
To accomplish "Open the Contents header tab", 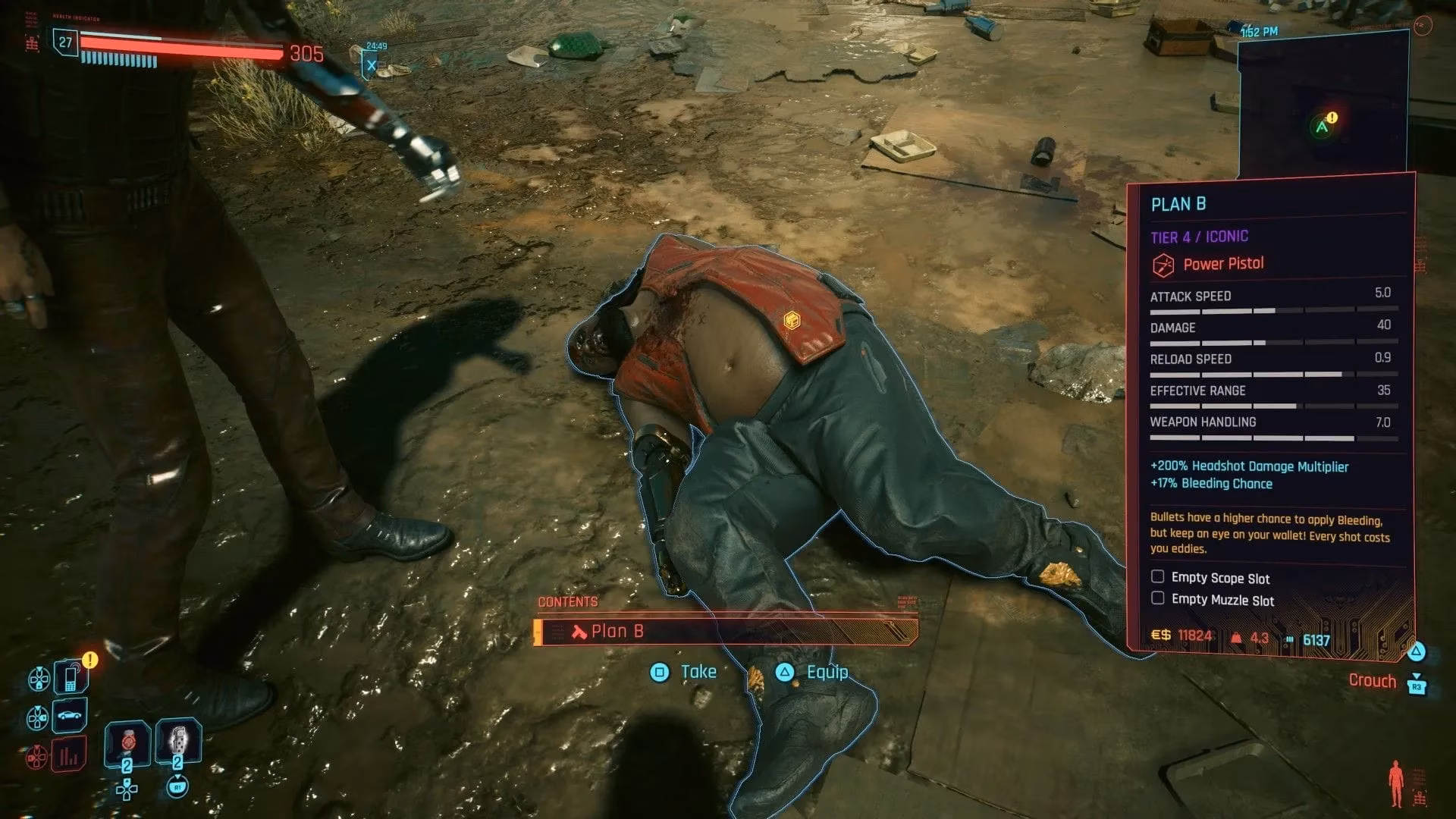I will 567,601.
